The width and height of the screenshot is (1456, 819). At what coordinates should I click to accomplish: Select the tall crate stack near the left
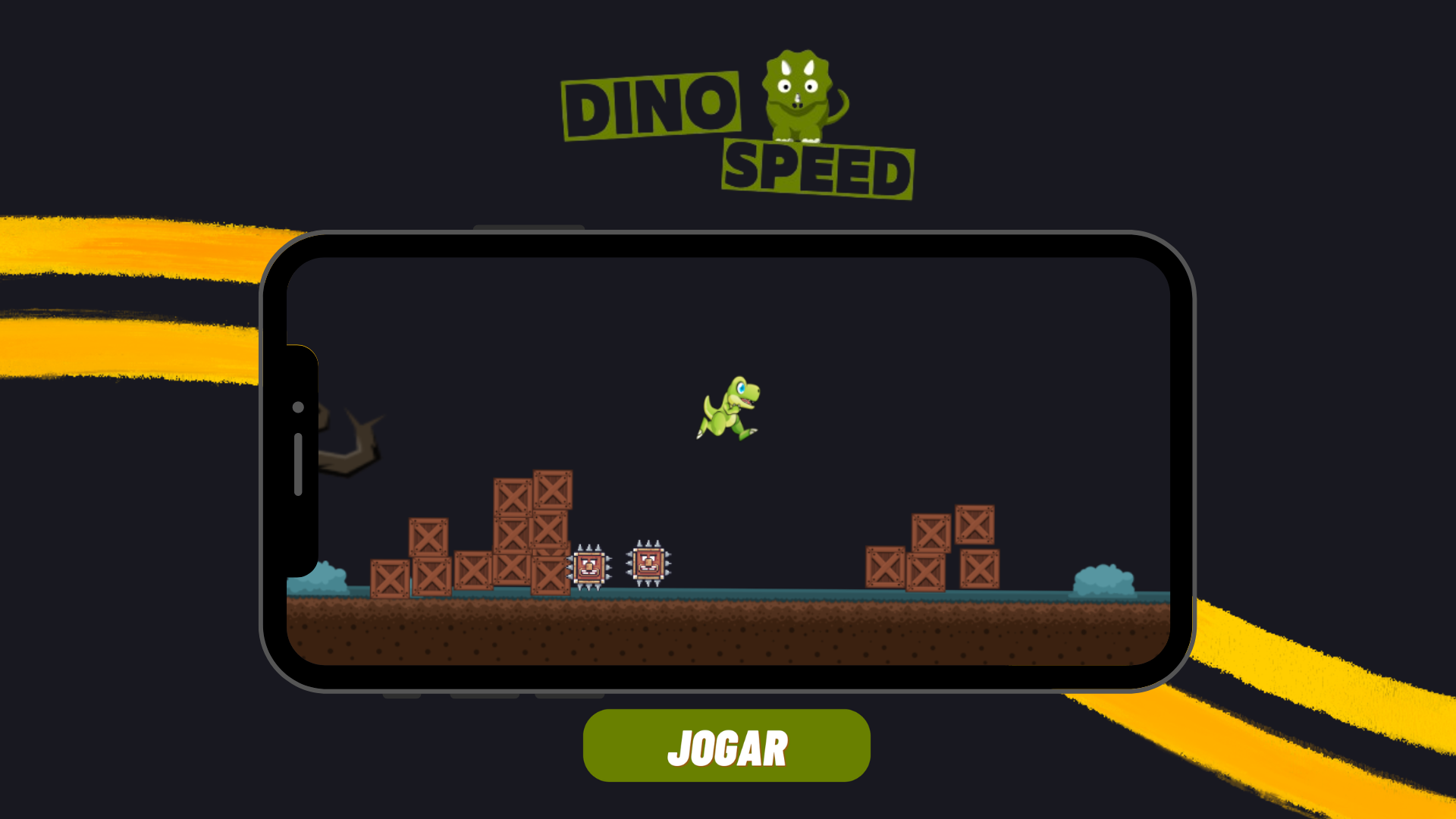(531, 531)
